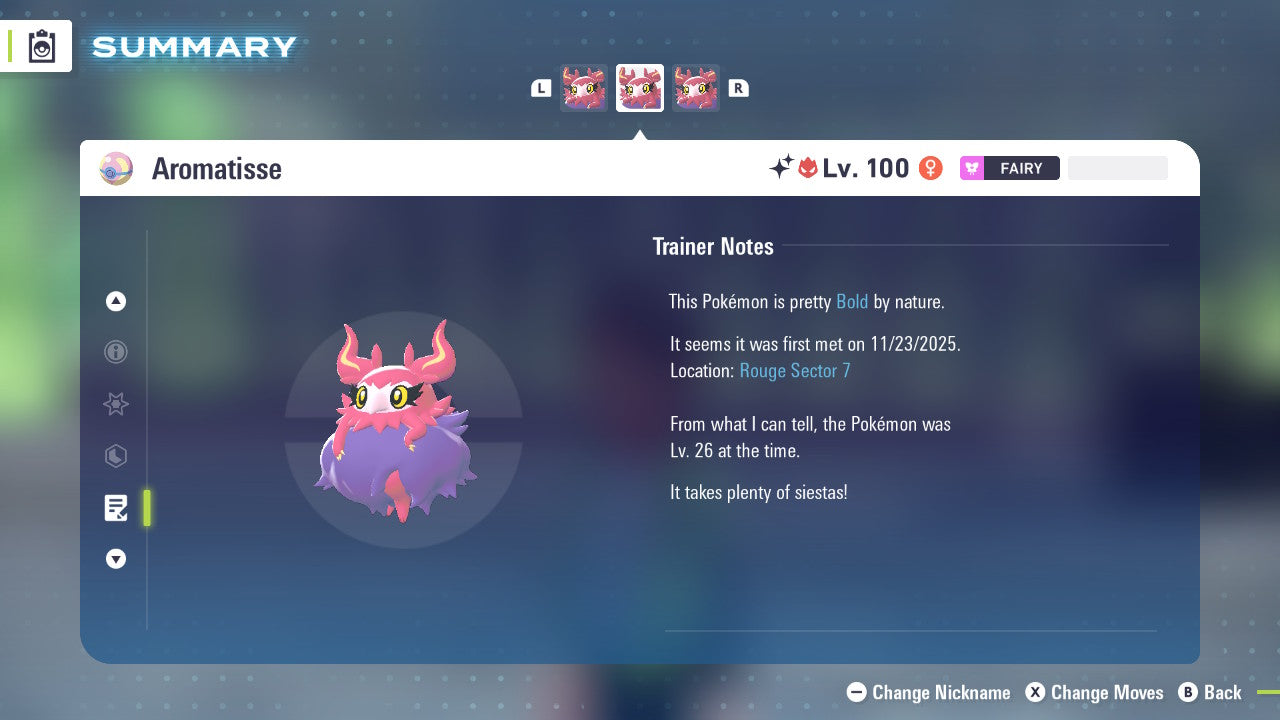Select the center Aromatisse thumbnail
Viewport: 1280px width, 720px height.
pyautogui.click(x=639, y=87)
